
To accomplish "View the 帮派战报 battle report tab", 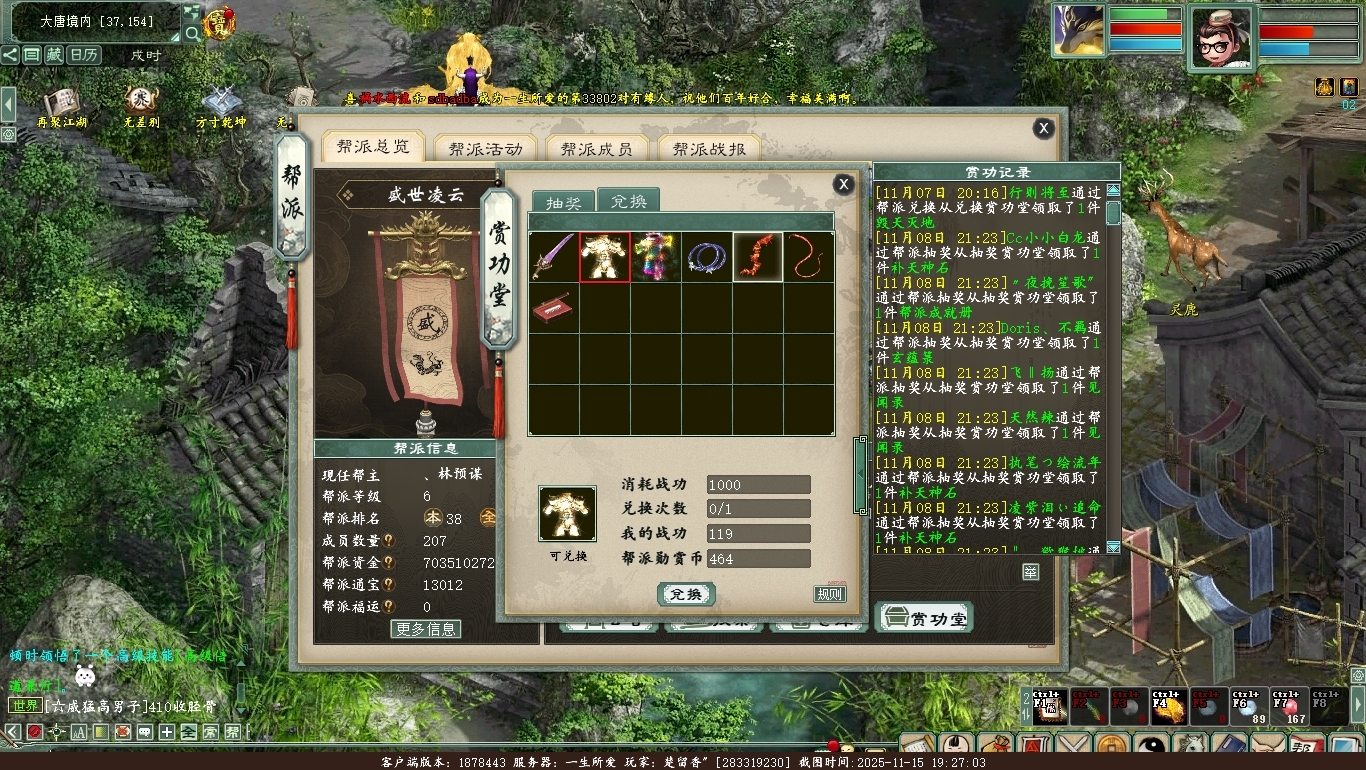I will (709, 149).
